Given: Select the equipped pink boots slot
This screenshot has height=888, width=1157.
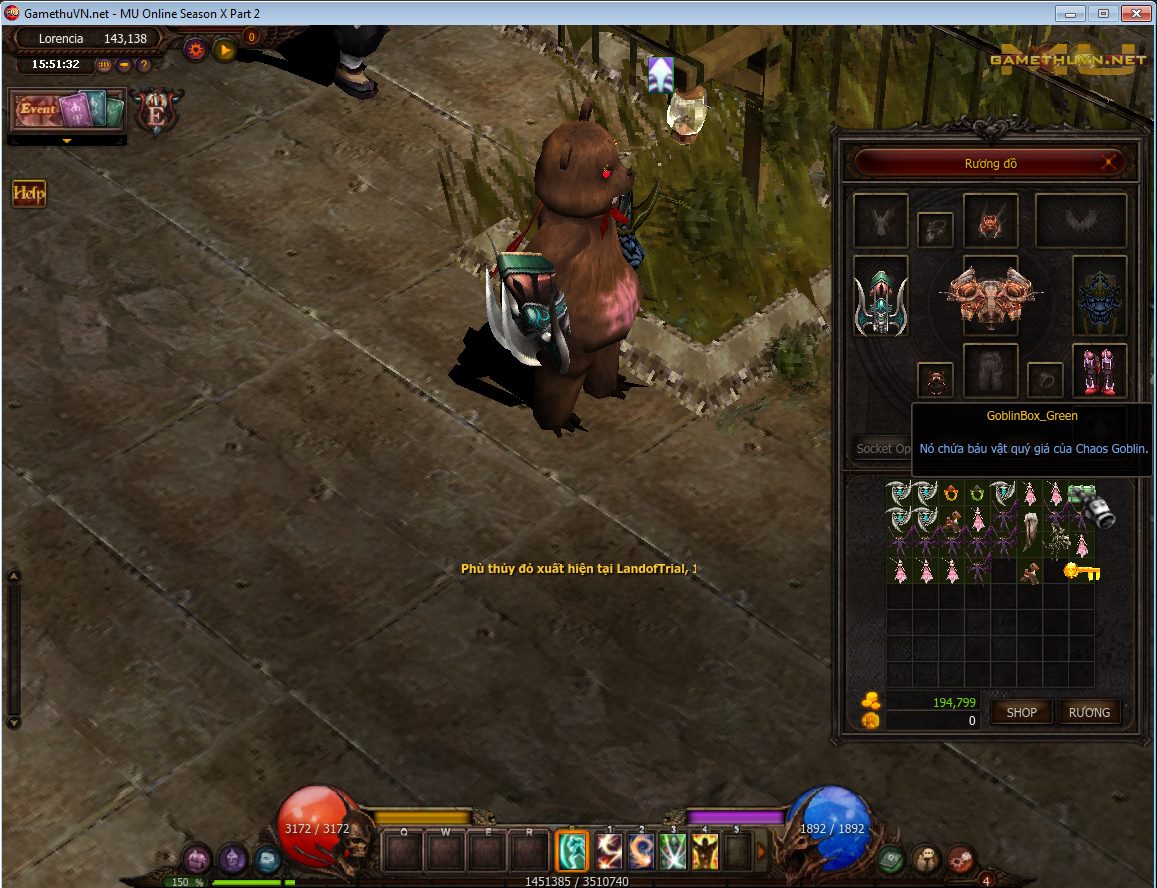Looking at the screenshot, I should pos(1099,372).
